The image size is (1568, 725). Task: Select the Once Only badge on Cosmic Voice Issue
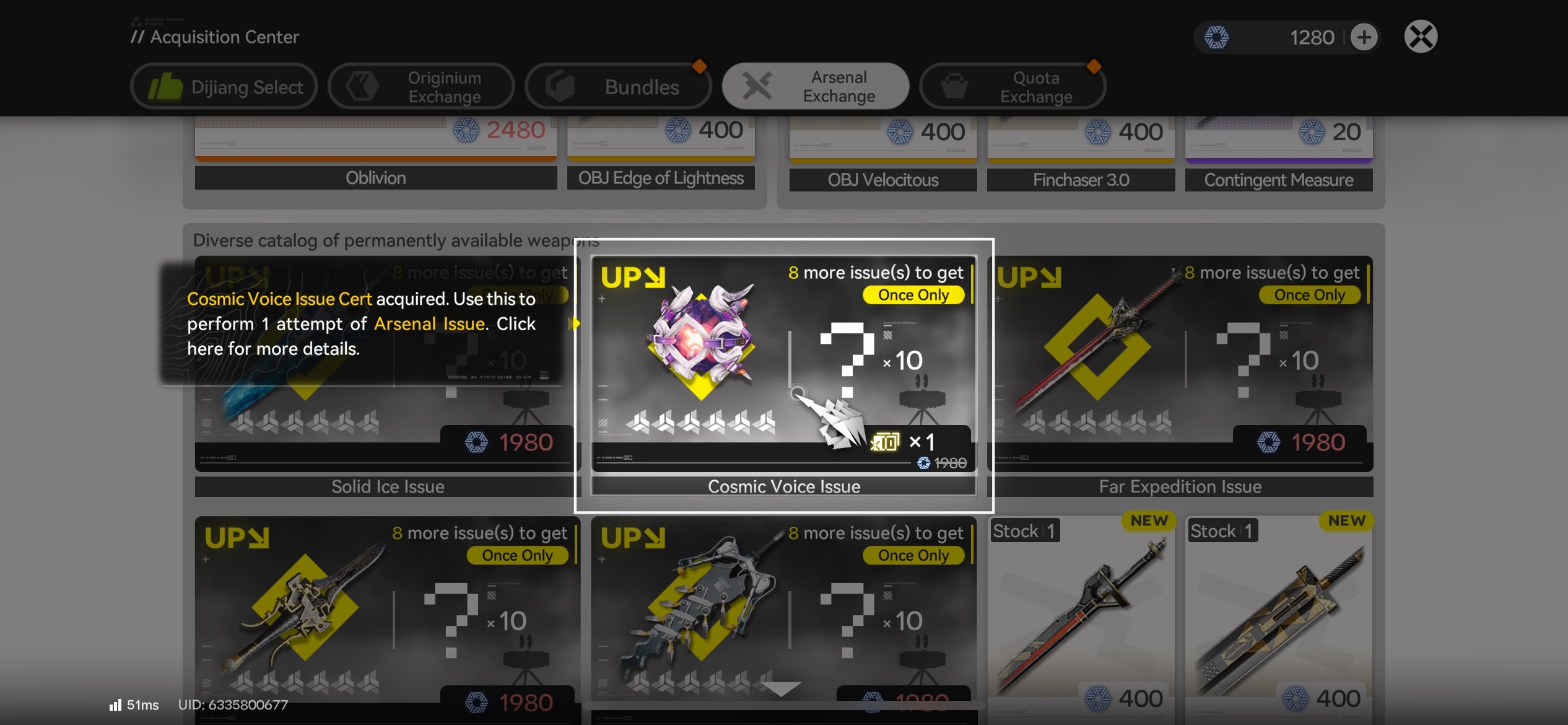pyautogui.click(x=913, y=295)
